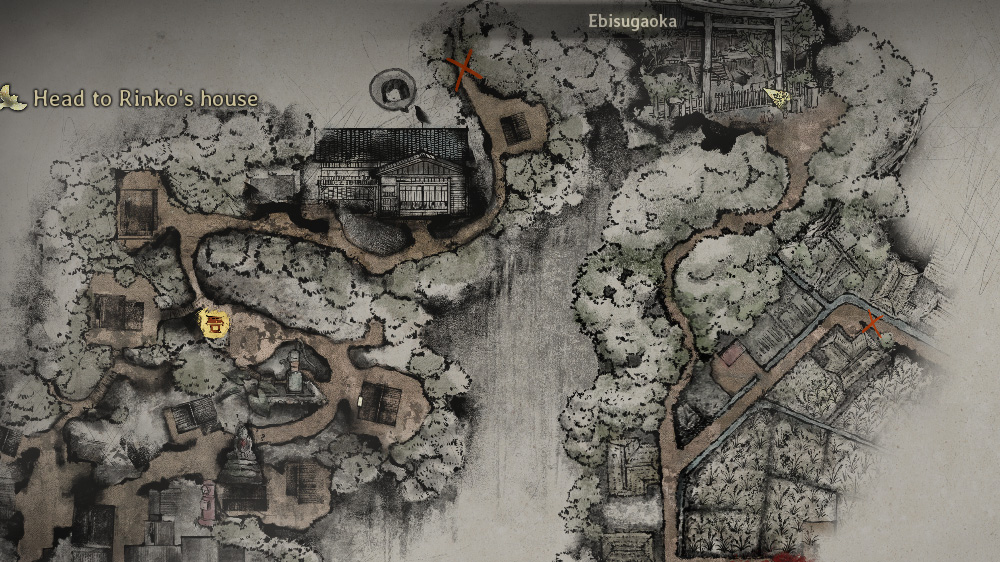Screen dimensions: 1000x562
Task: Select the red X beside the circled marker
Action: coord(463,70)
